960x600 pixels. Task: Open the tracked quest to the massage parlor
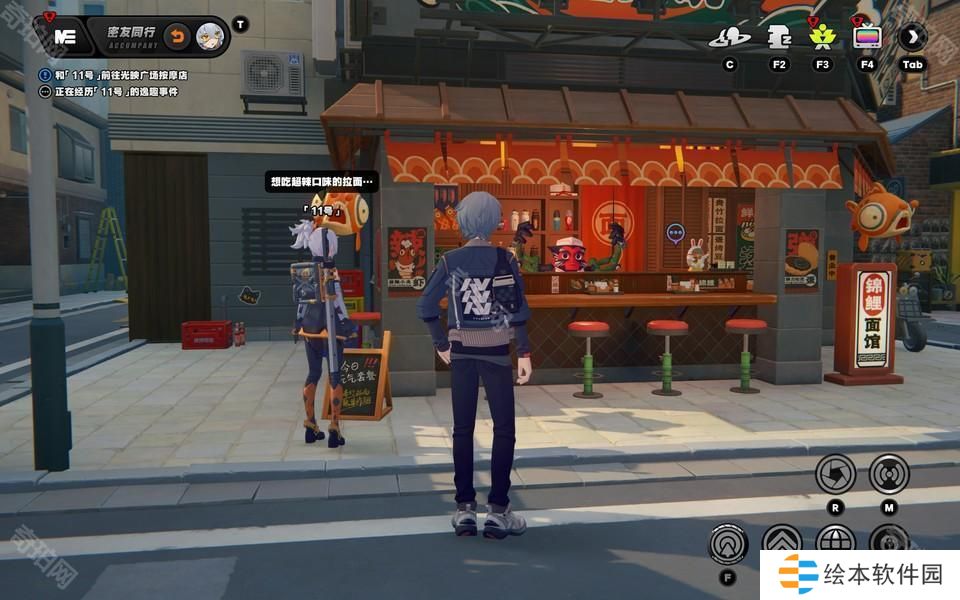coord(120,75)
